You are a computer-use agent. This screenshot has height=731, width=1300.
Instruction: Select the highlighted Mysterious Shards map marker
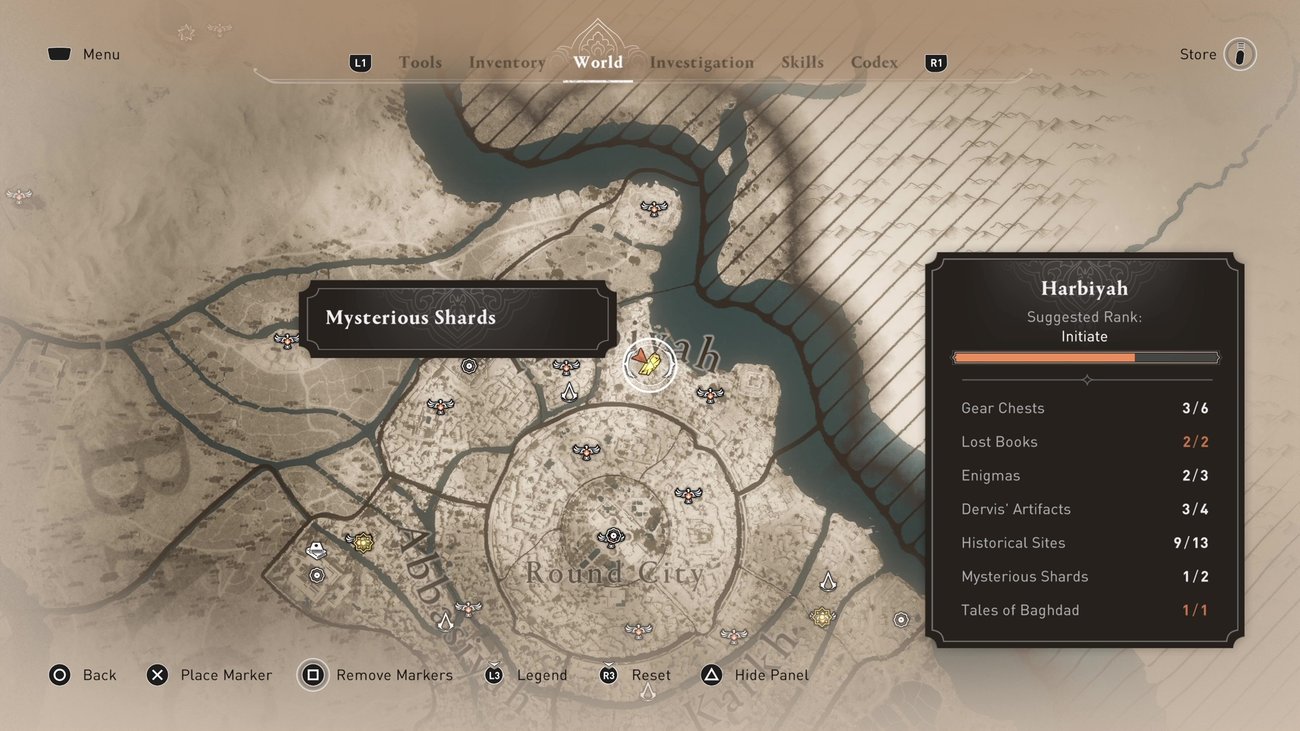[649, 365]
